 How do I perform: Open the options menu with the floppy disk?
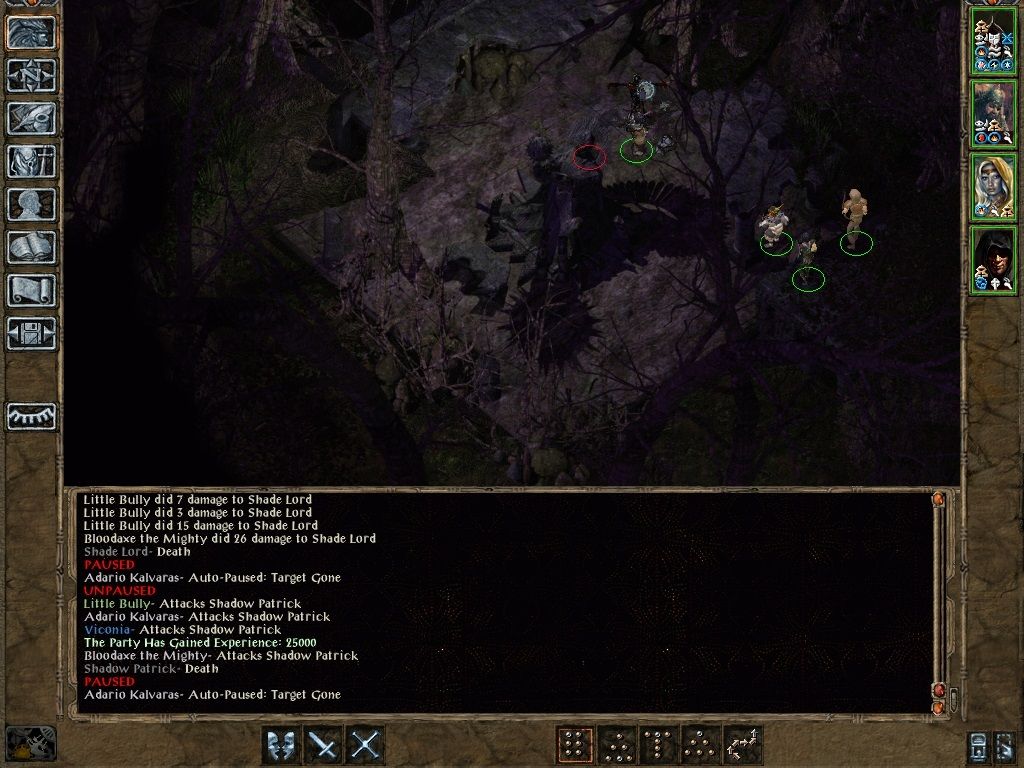(31, 333)
